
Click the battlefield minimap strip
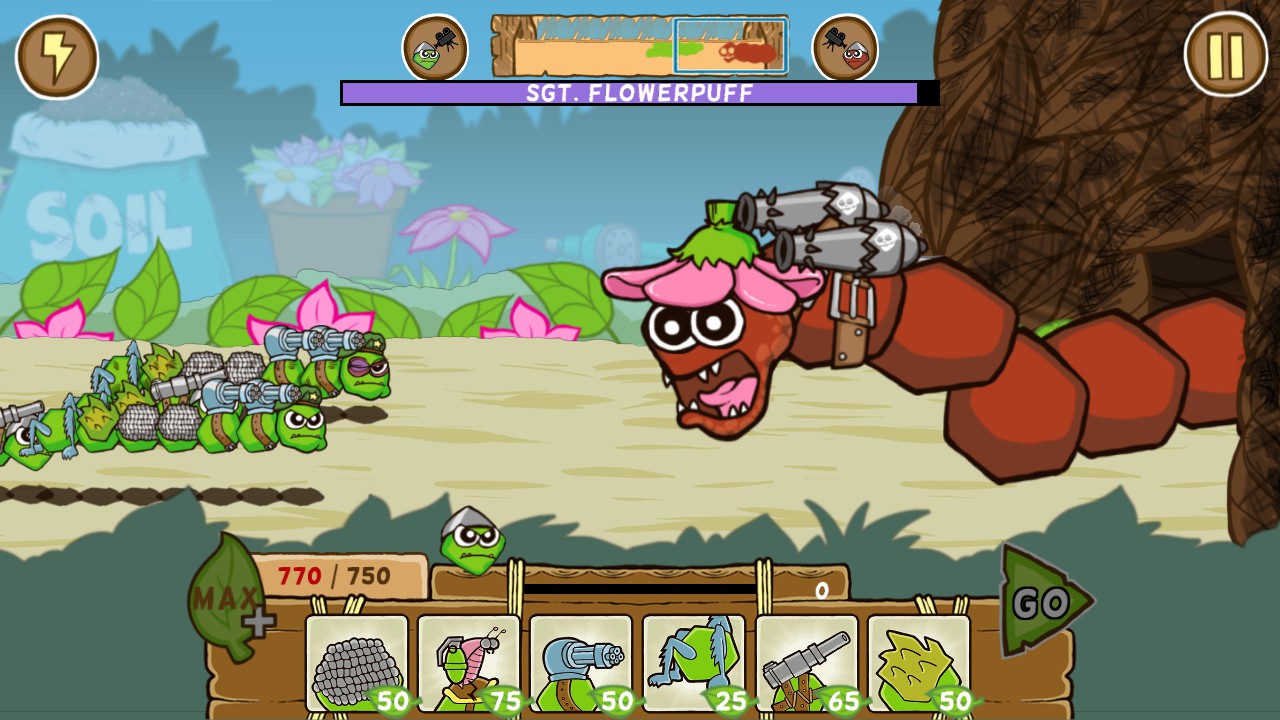click(x=640, y=46)
